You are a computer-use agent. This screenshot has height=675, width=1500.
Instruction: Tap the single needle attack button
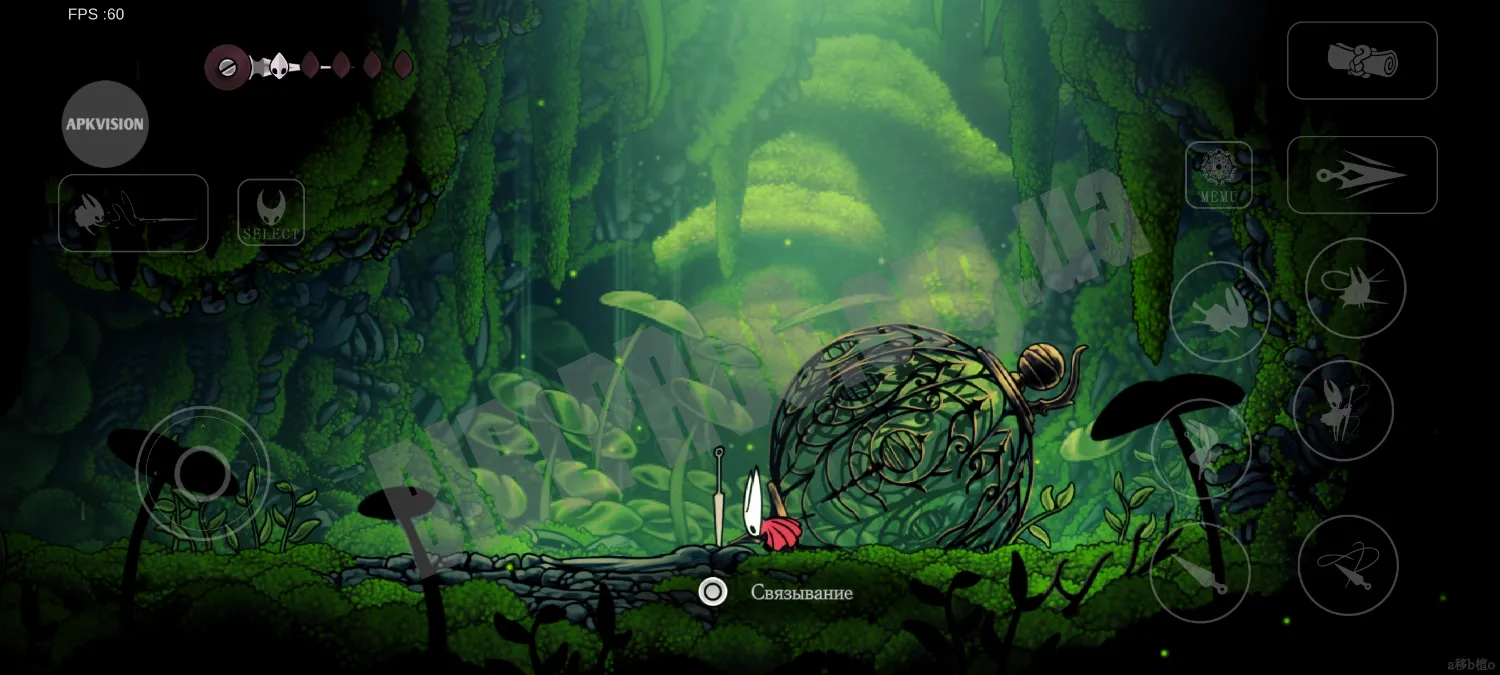1199,572
